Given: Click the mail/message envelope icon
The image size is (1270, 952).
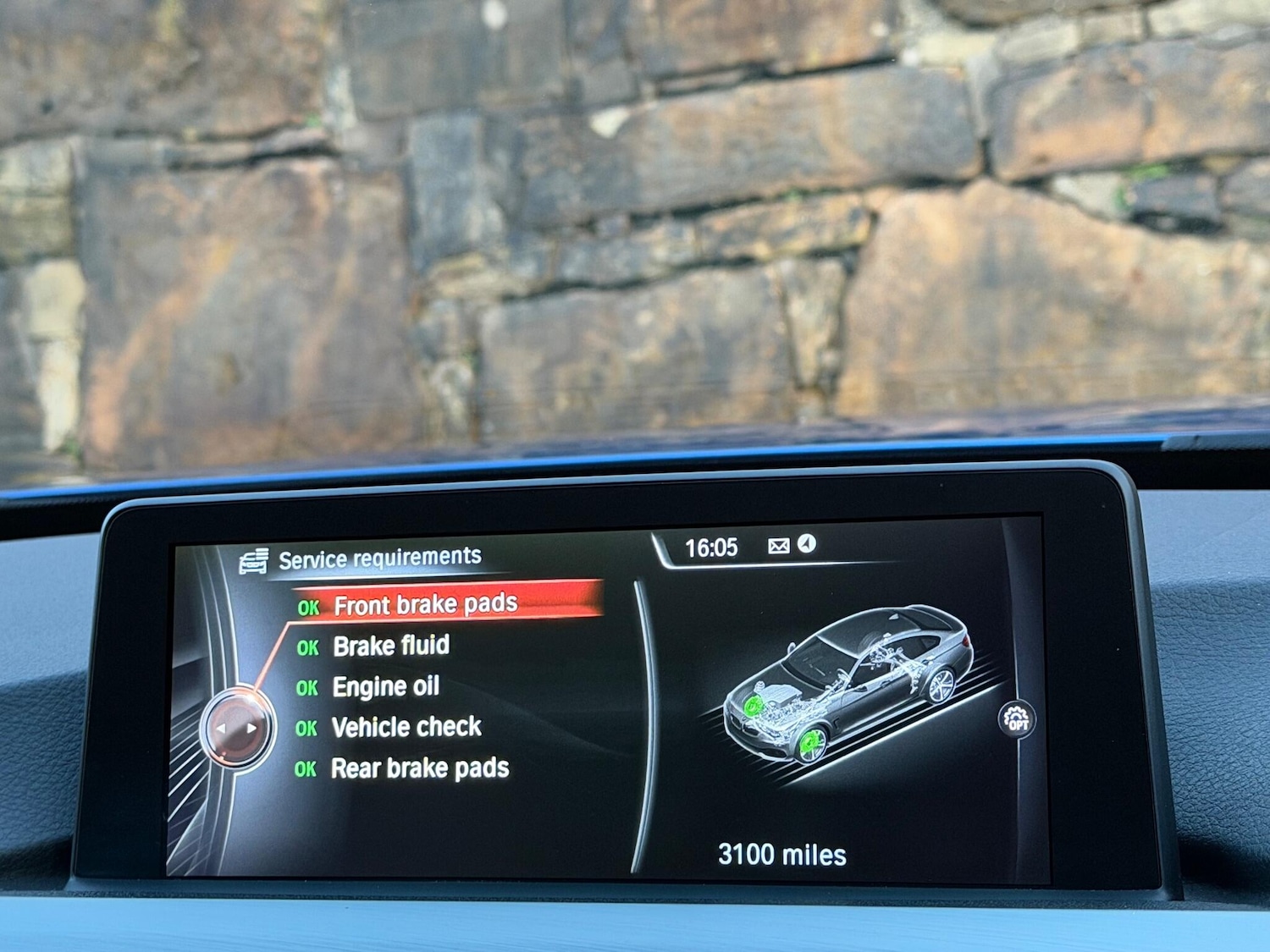Looking at the screenshot, I should pyautogui.click(x=777, y=548).
